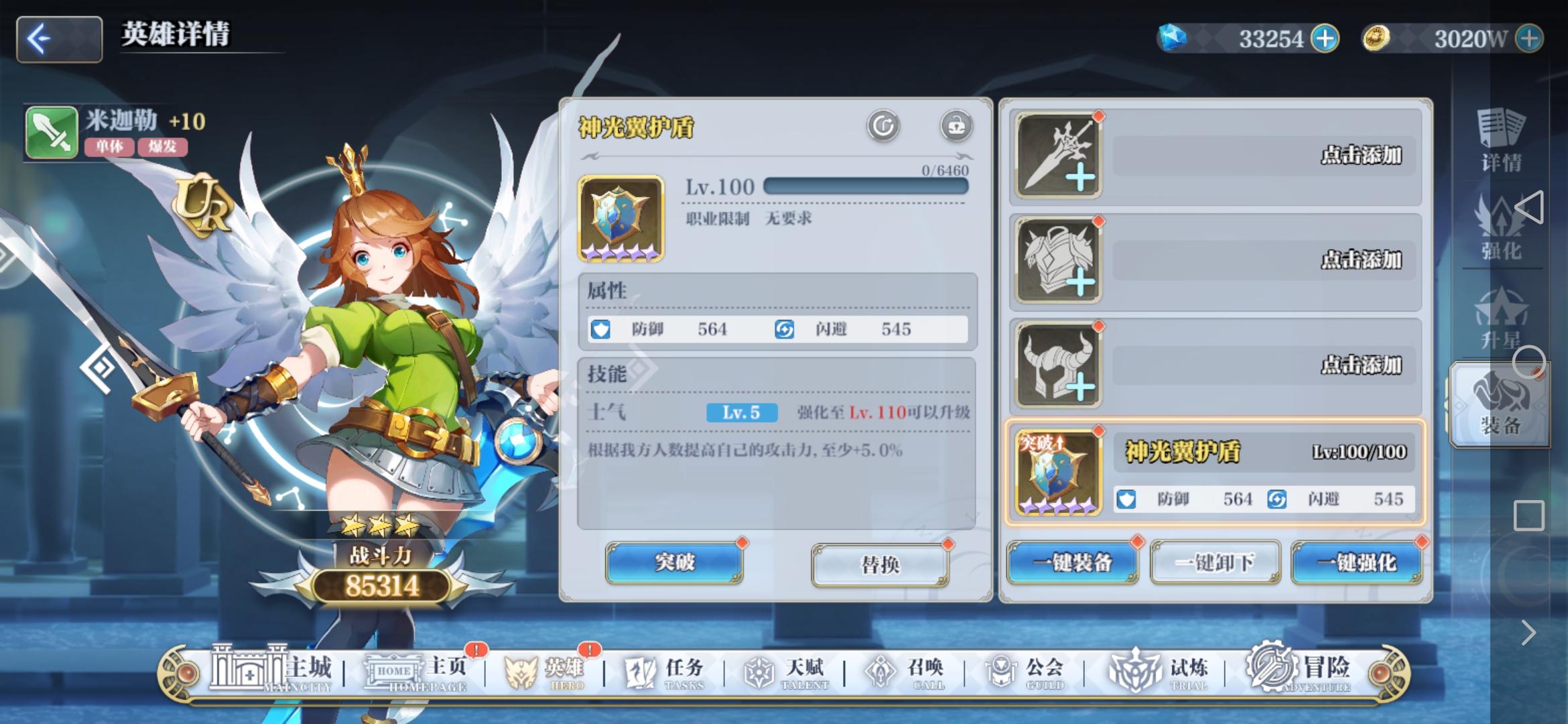The height and width of the screenshot is (724, 1568).
Task: Click the refresh icon in the shield panel
Action: (883, 125)
